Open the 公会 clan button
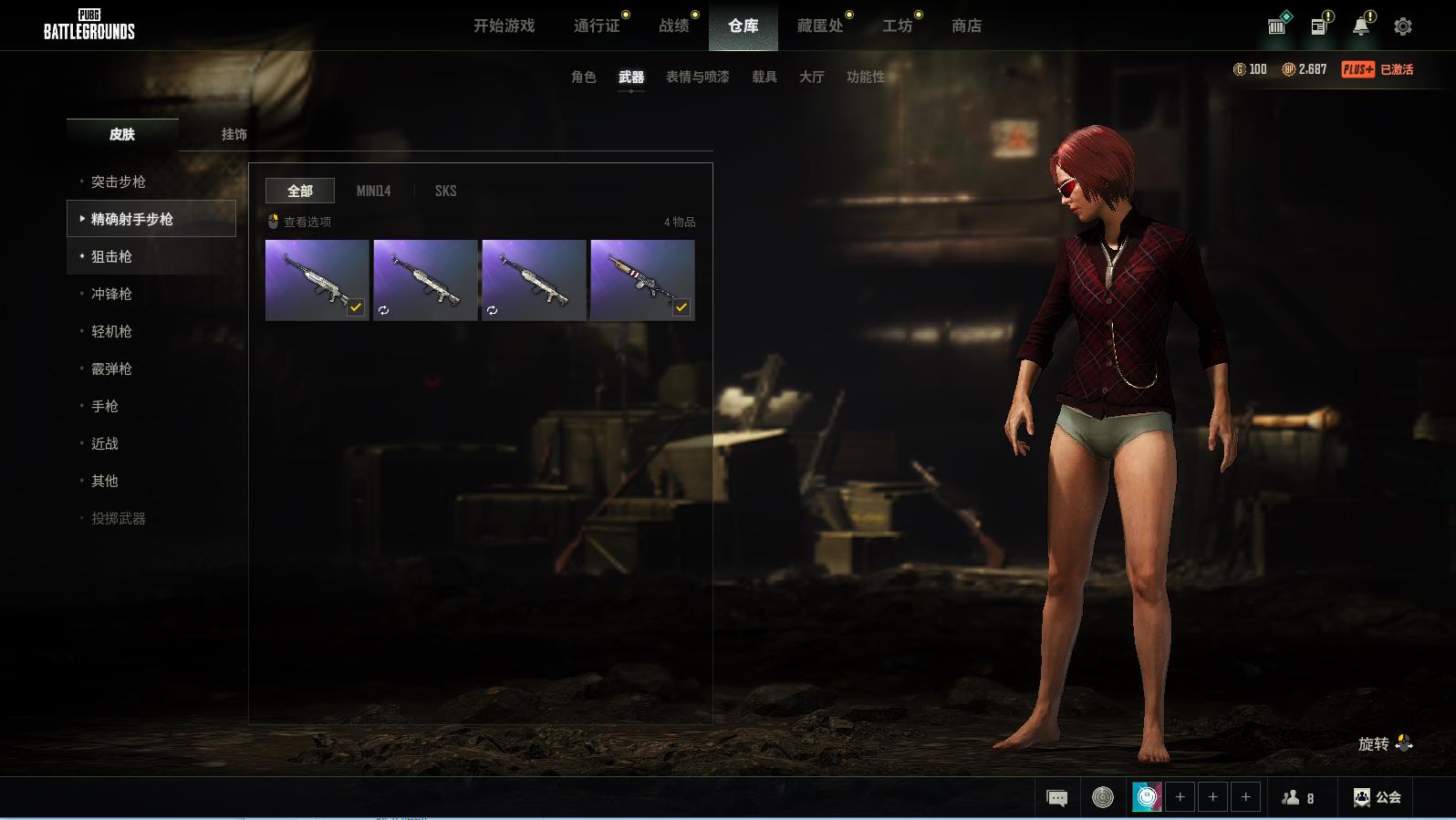1456x820 pixels. pos(1378,797)
